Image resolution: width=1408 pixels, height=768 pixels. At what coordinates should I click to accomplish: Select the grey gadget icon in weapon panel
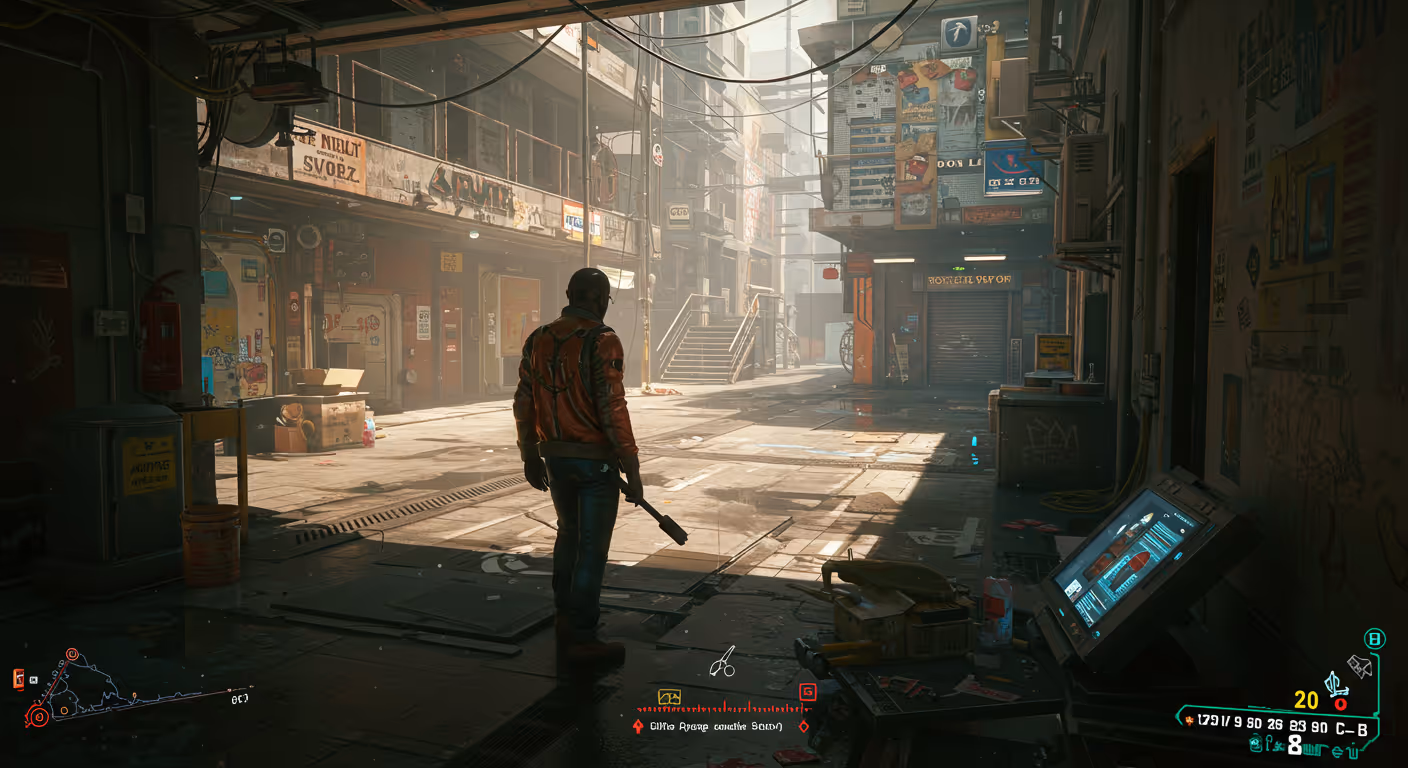(x=1359, y=665)
